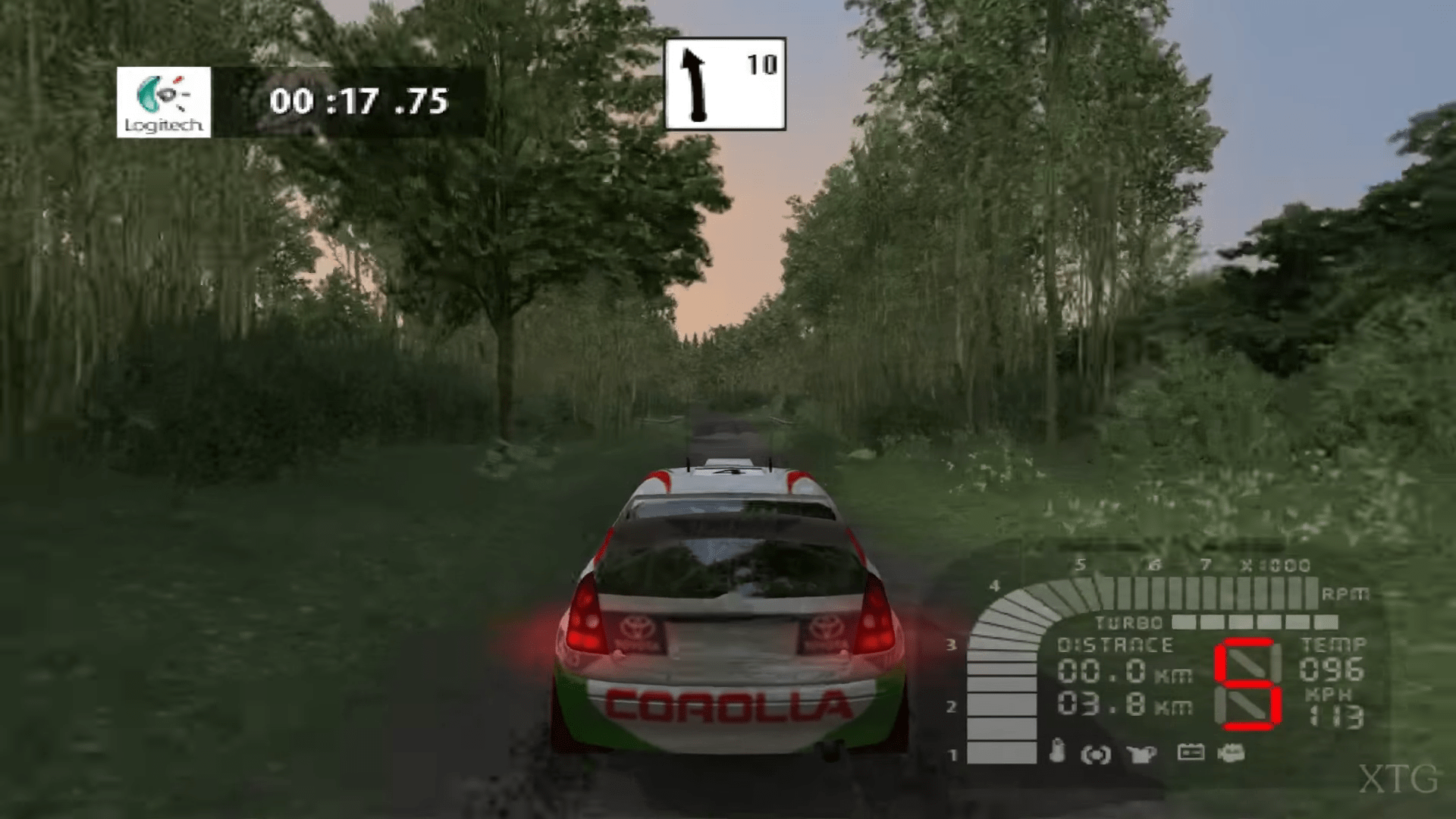Click the temperature thermometer warning icon
The height and width of the screenshot is (819, 1456).
click(x=1058, y=751)
